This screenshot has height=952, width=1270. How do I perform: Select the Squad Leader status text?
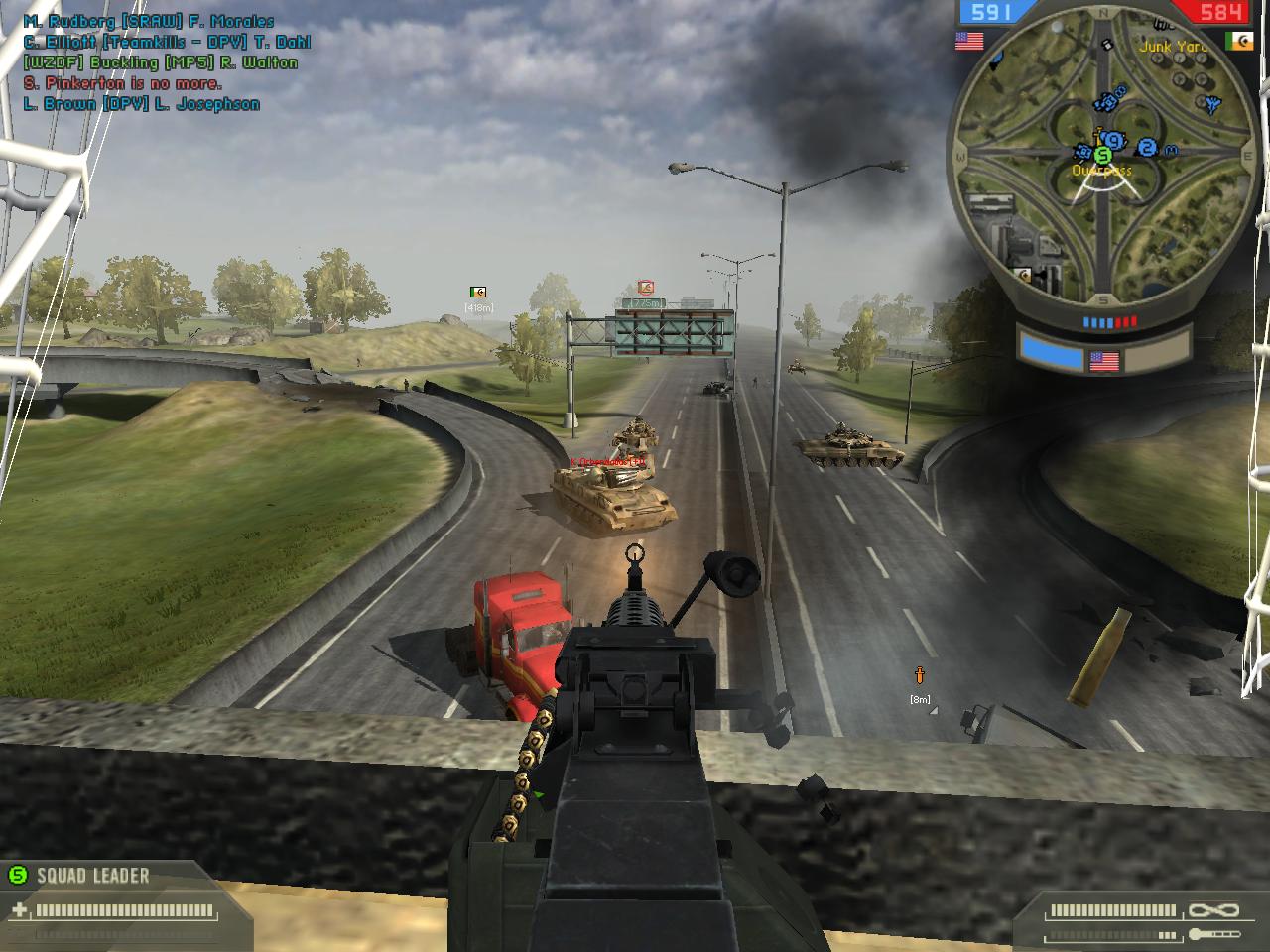[92, 875]
